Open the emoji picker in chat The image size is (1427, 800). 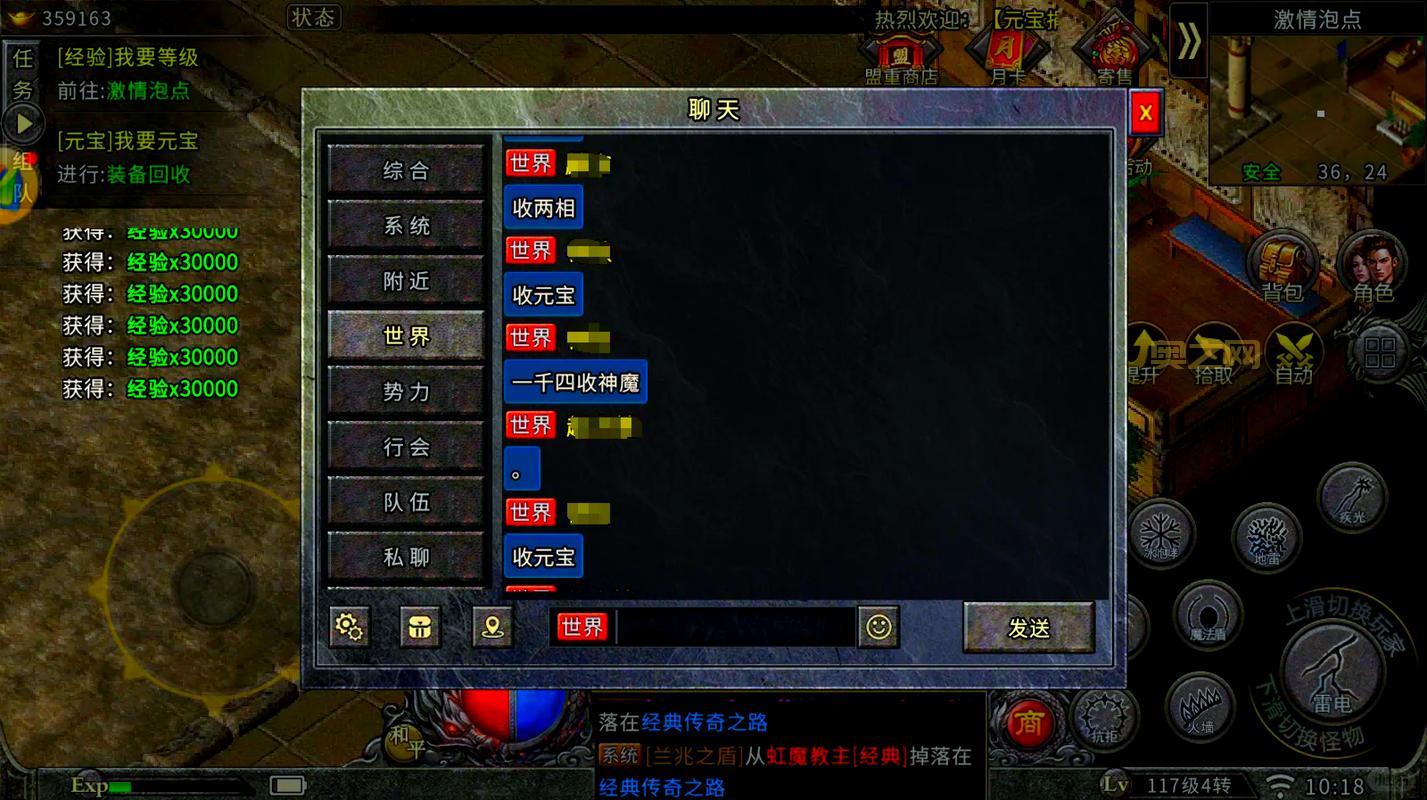click(x=878, y=627)
